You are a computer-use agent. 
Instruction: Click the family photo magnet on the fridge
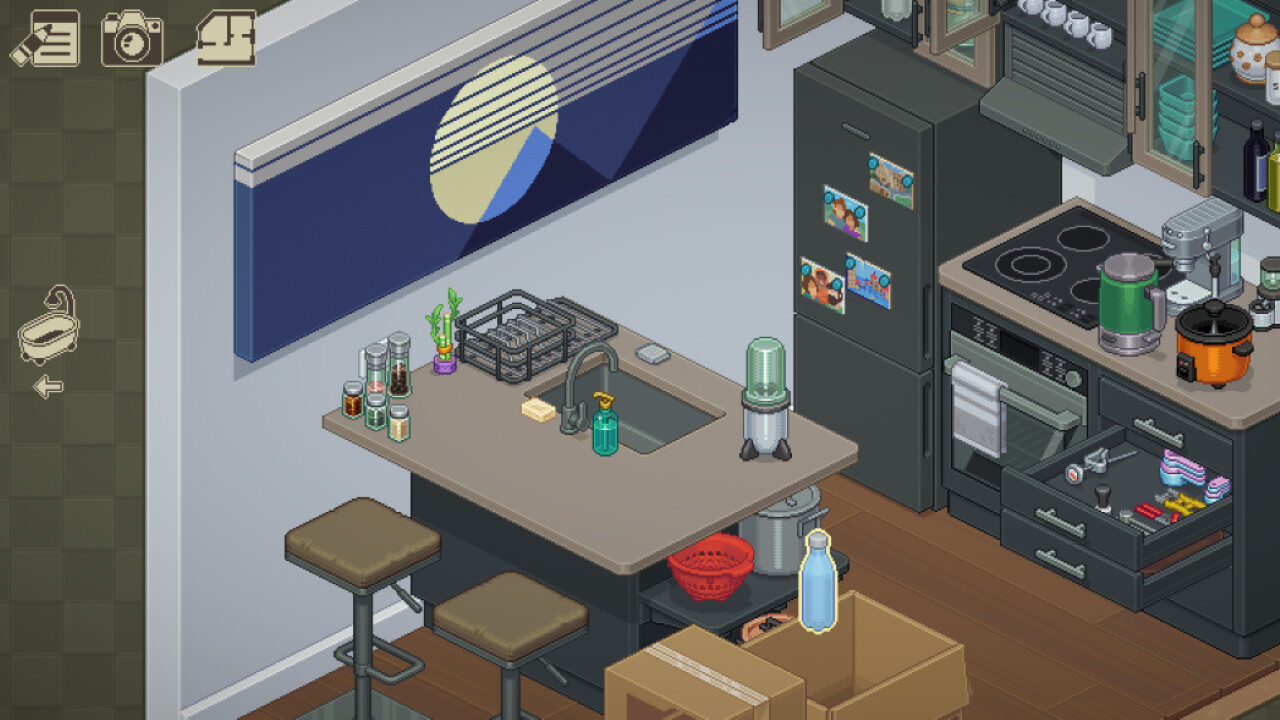845,210
